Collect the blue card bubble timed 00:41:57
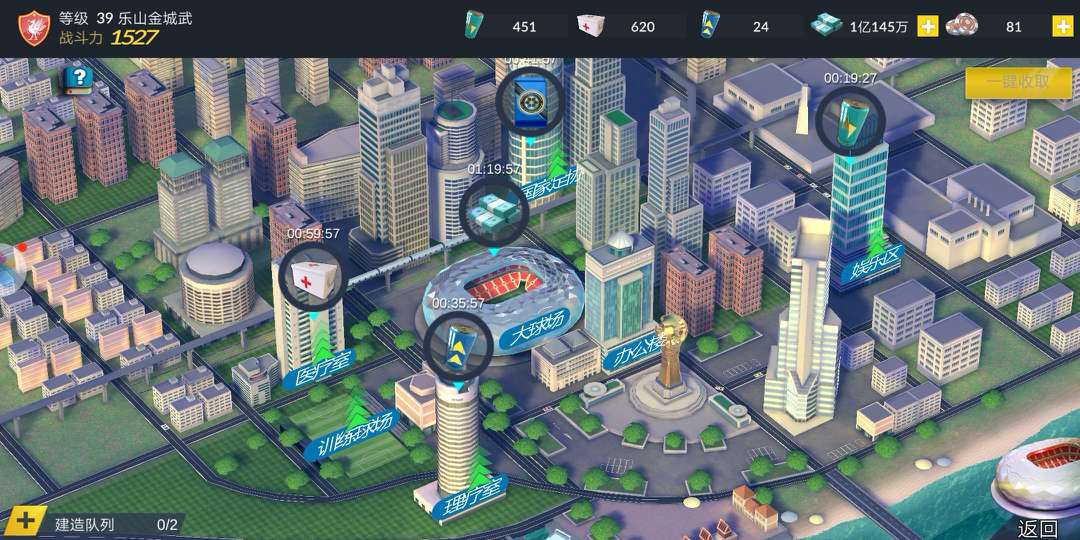The image size is (1080, 540). point(530,101)
